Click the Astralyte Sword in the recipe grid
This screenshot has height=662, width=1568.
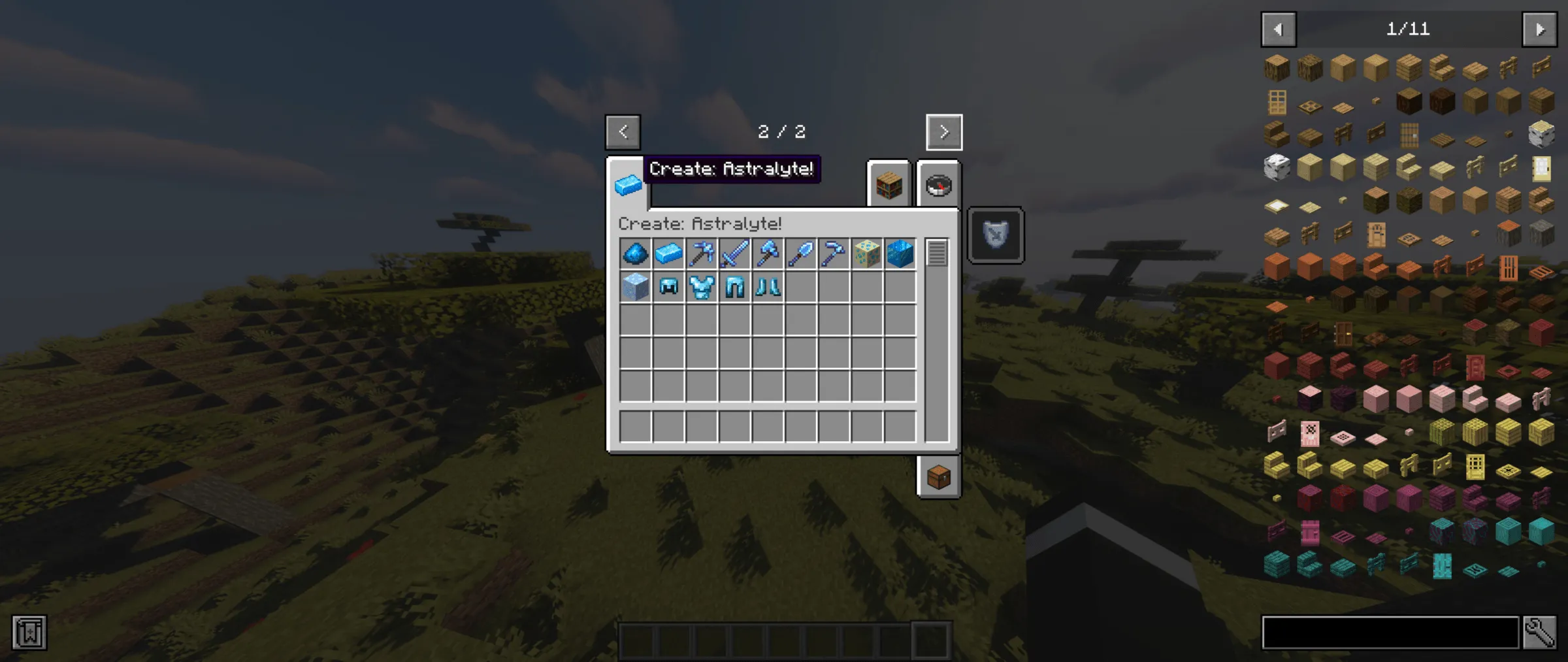tap(734, 254)
